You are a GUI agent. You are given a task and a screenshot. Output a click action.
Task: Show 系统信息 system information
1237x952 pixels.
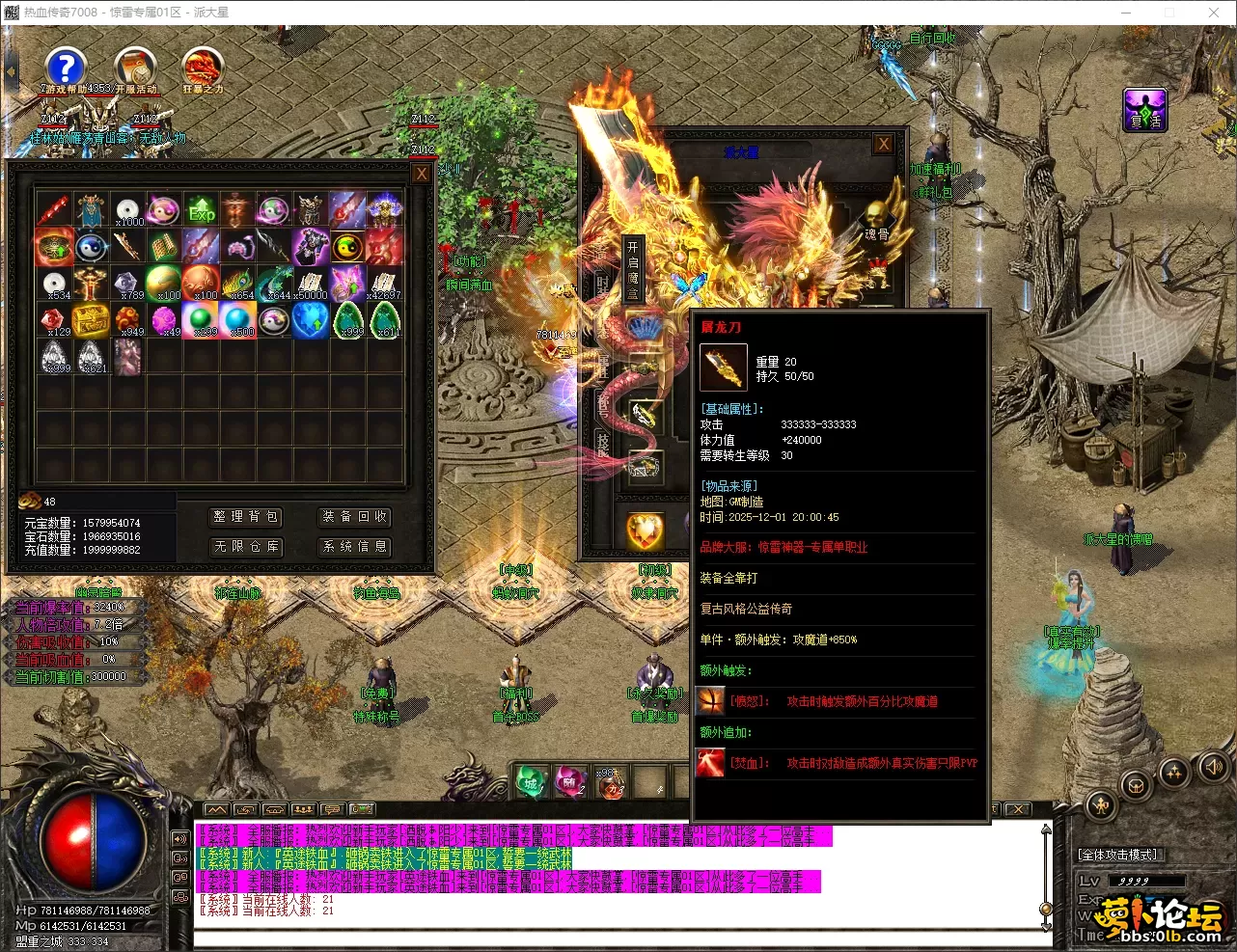[355, 546]
